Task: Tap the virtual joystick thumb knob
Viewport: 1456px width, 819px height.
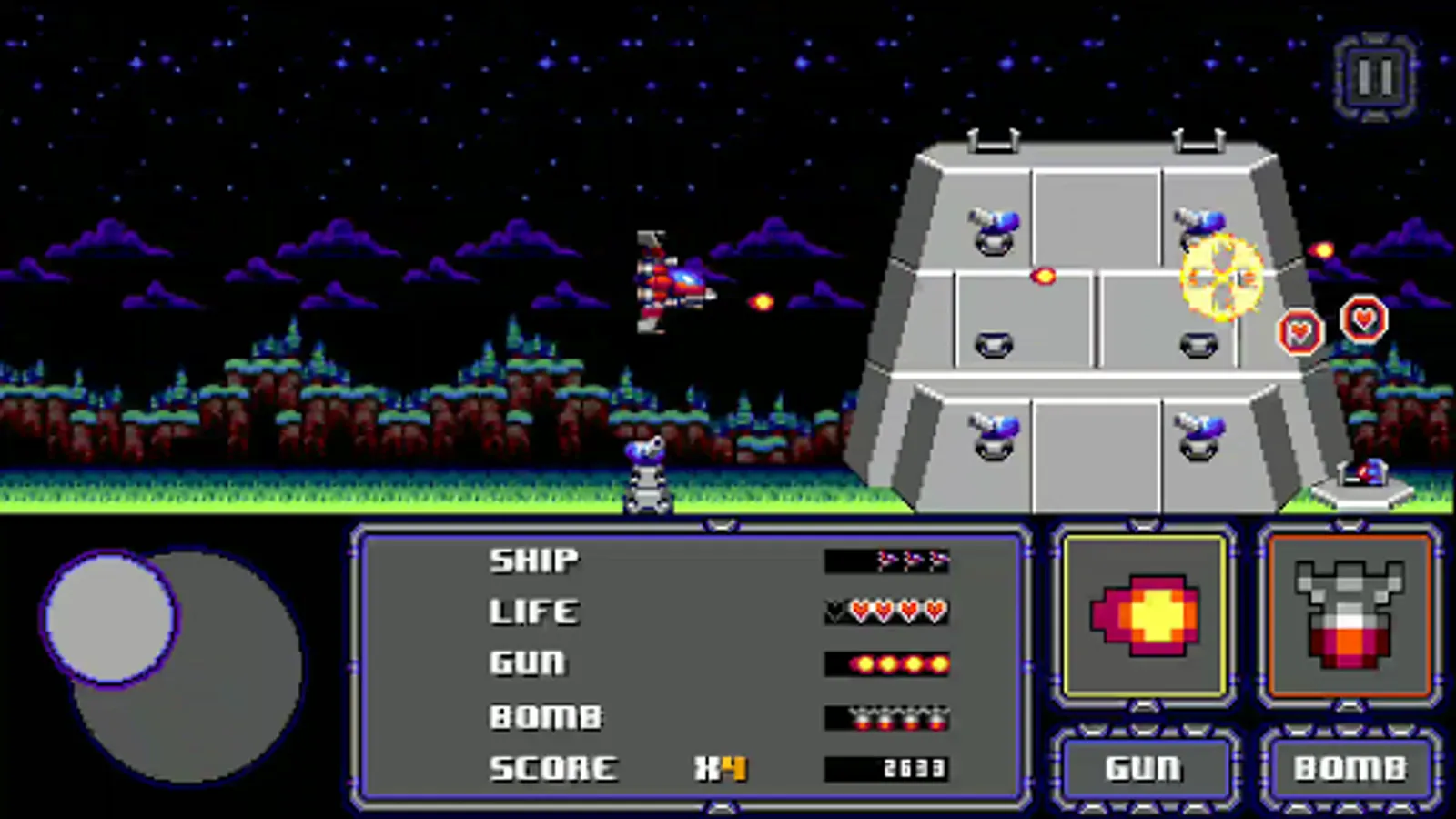Action: (x=109, y=617)
